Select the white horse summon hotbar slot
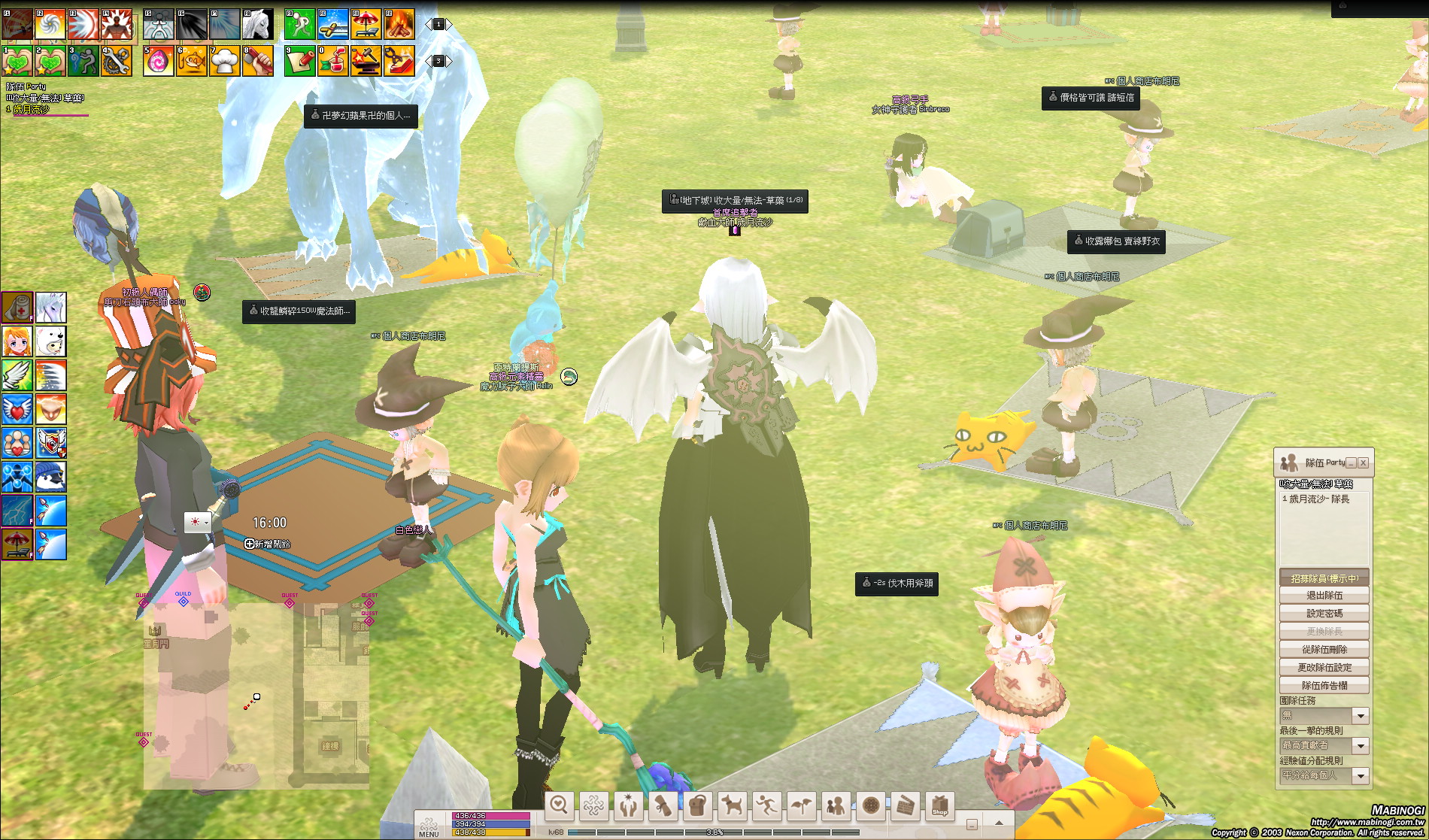The height and width of the screenshot is (840, 1429). click(257, 25)
